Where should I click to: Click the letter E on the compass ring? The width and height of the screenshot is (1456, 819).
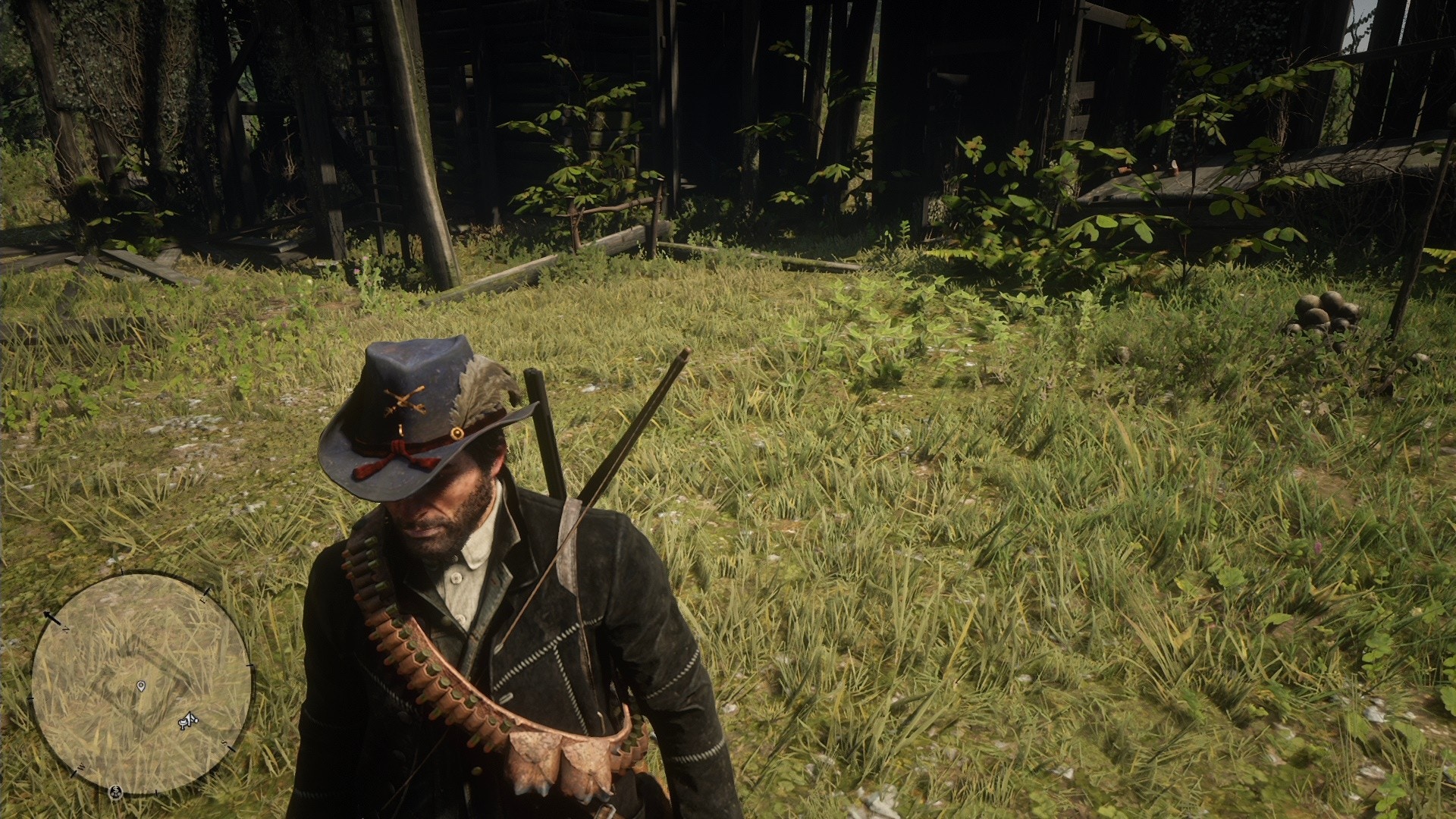(x=203, y=599)
